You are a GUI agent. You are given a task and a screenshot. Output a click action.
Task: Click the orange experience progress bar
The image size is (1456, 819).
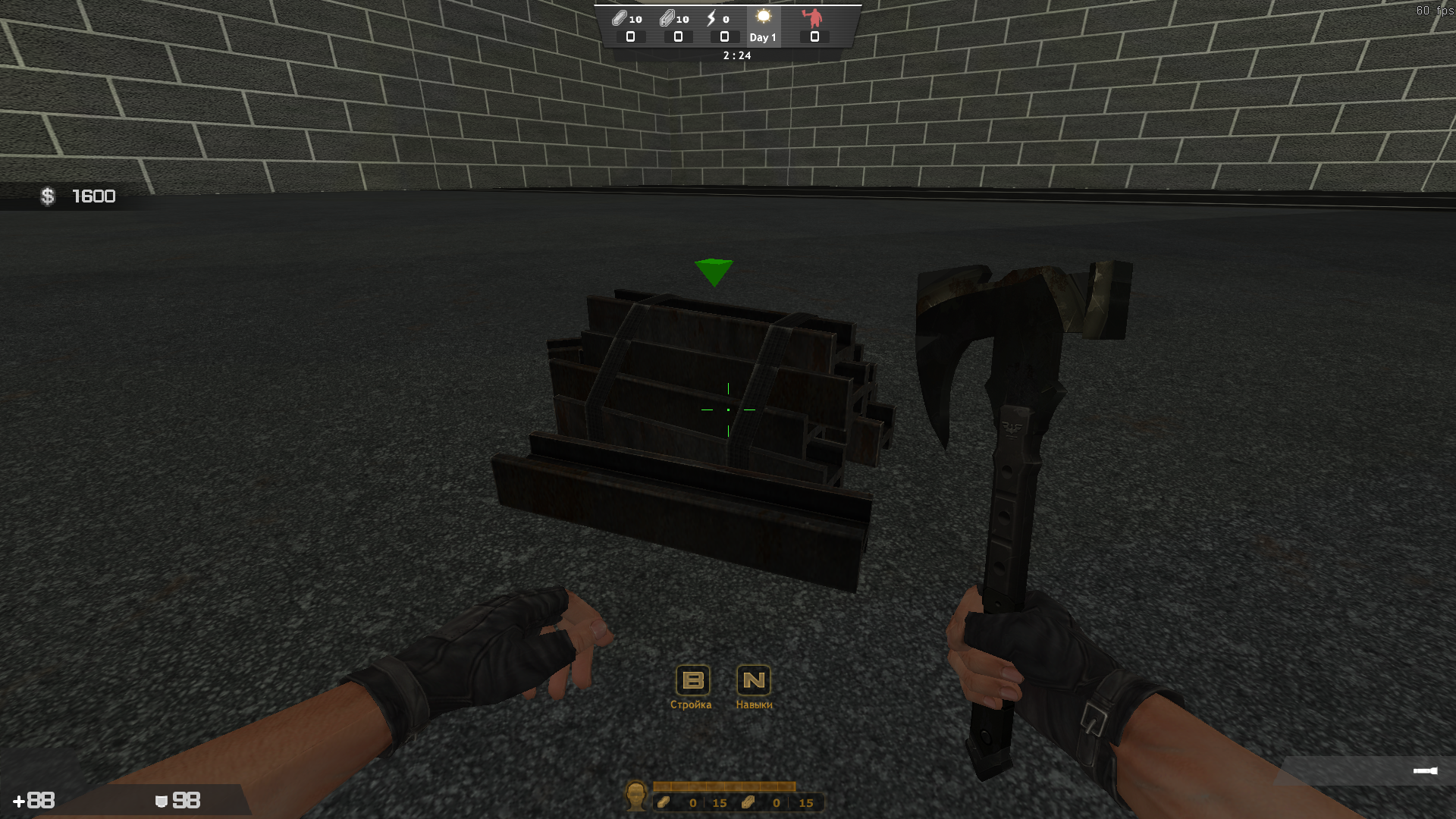724,787
